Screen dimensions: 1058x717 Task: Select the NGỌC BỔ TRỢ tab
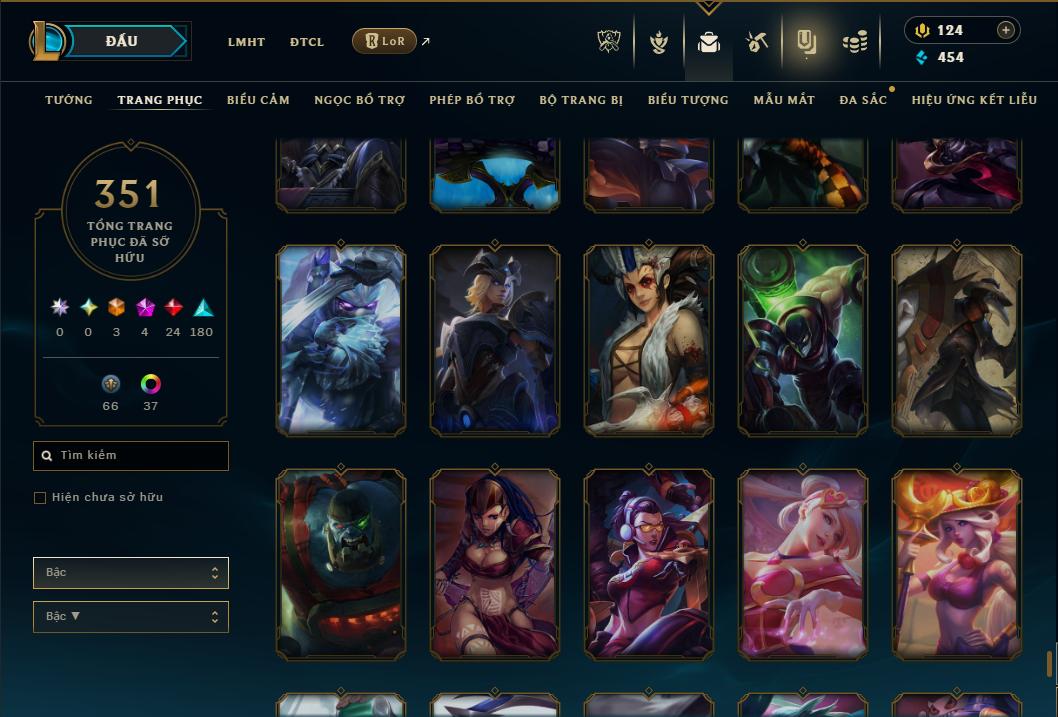359,100
